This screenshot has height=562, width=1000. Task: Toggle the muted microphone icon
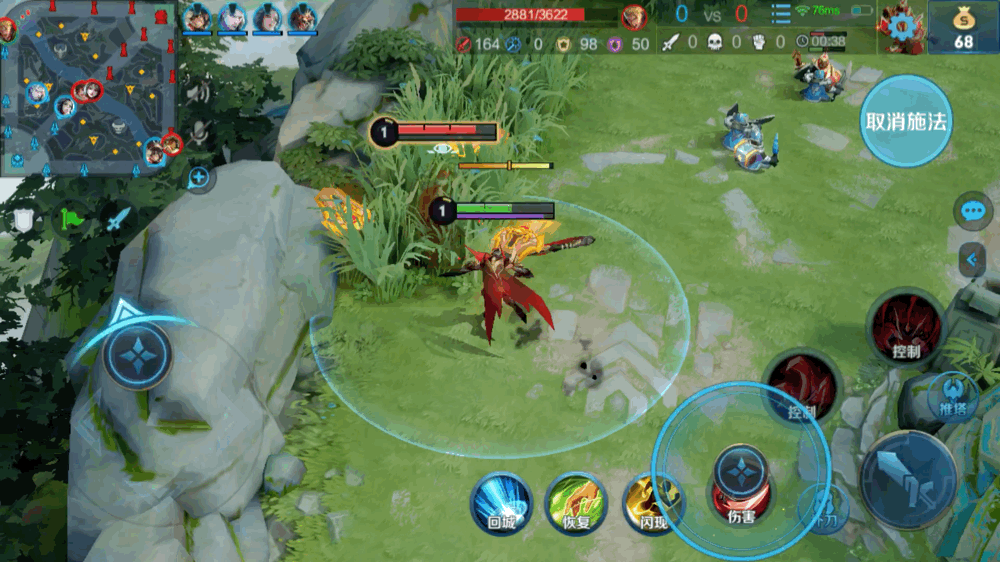pos(199,131)
